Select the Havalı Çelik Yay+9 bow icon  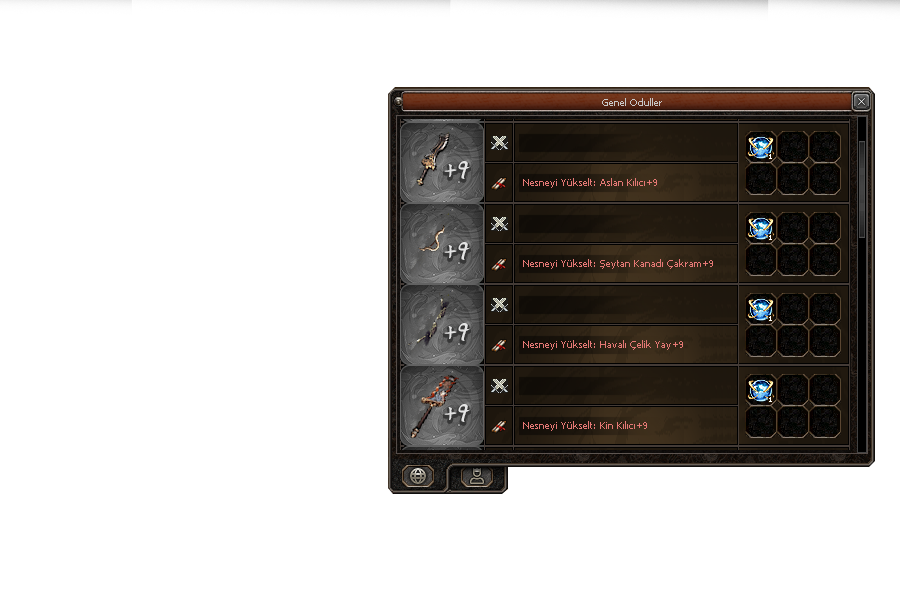[x=441, y=324]
